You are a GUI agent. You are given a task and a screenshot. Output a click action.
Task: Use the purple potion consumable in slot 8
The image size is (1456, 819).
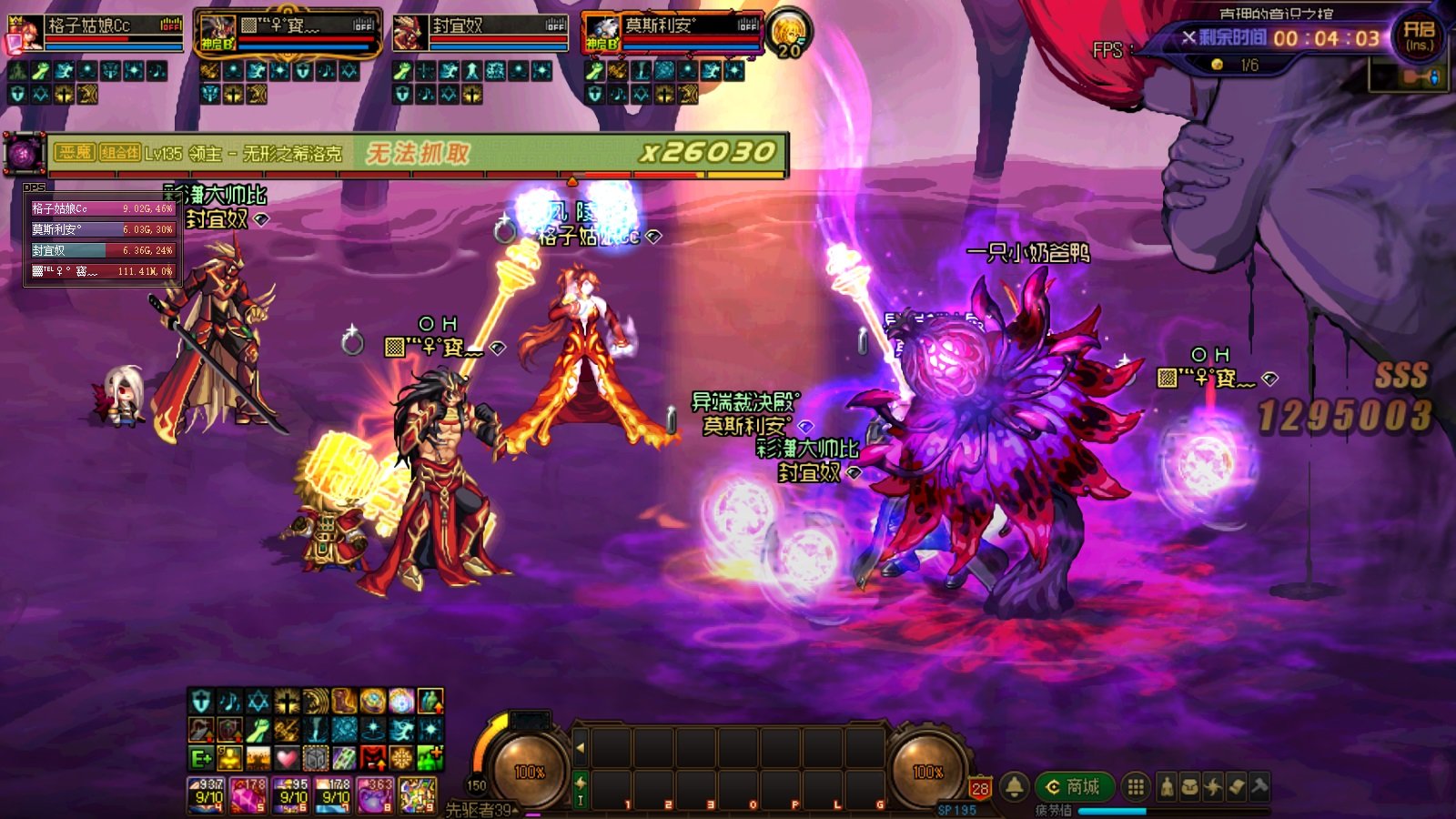[x=375, y=794]
